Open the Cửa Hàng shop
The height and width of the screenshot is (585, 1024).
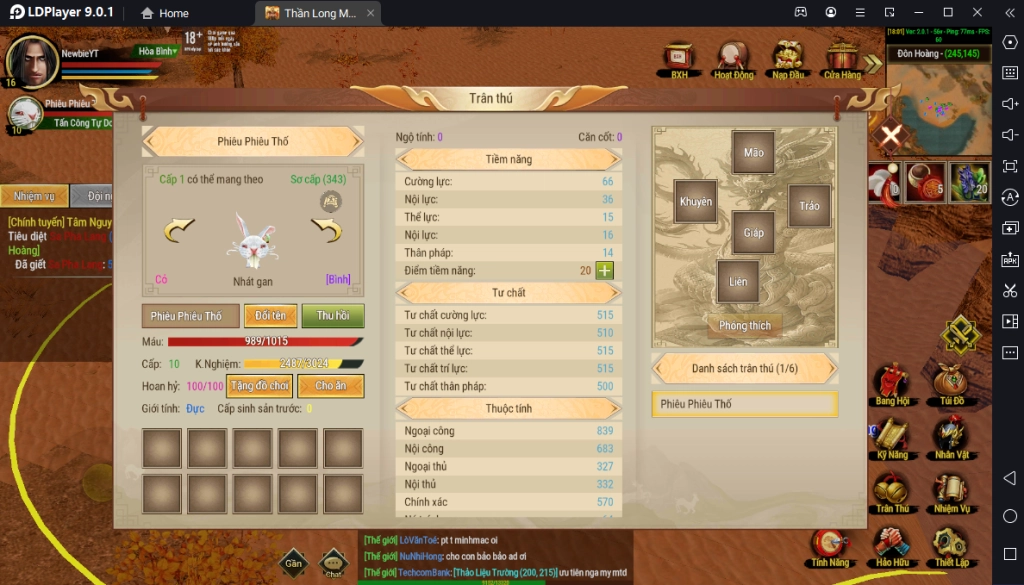tap(842, 59)
